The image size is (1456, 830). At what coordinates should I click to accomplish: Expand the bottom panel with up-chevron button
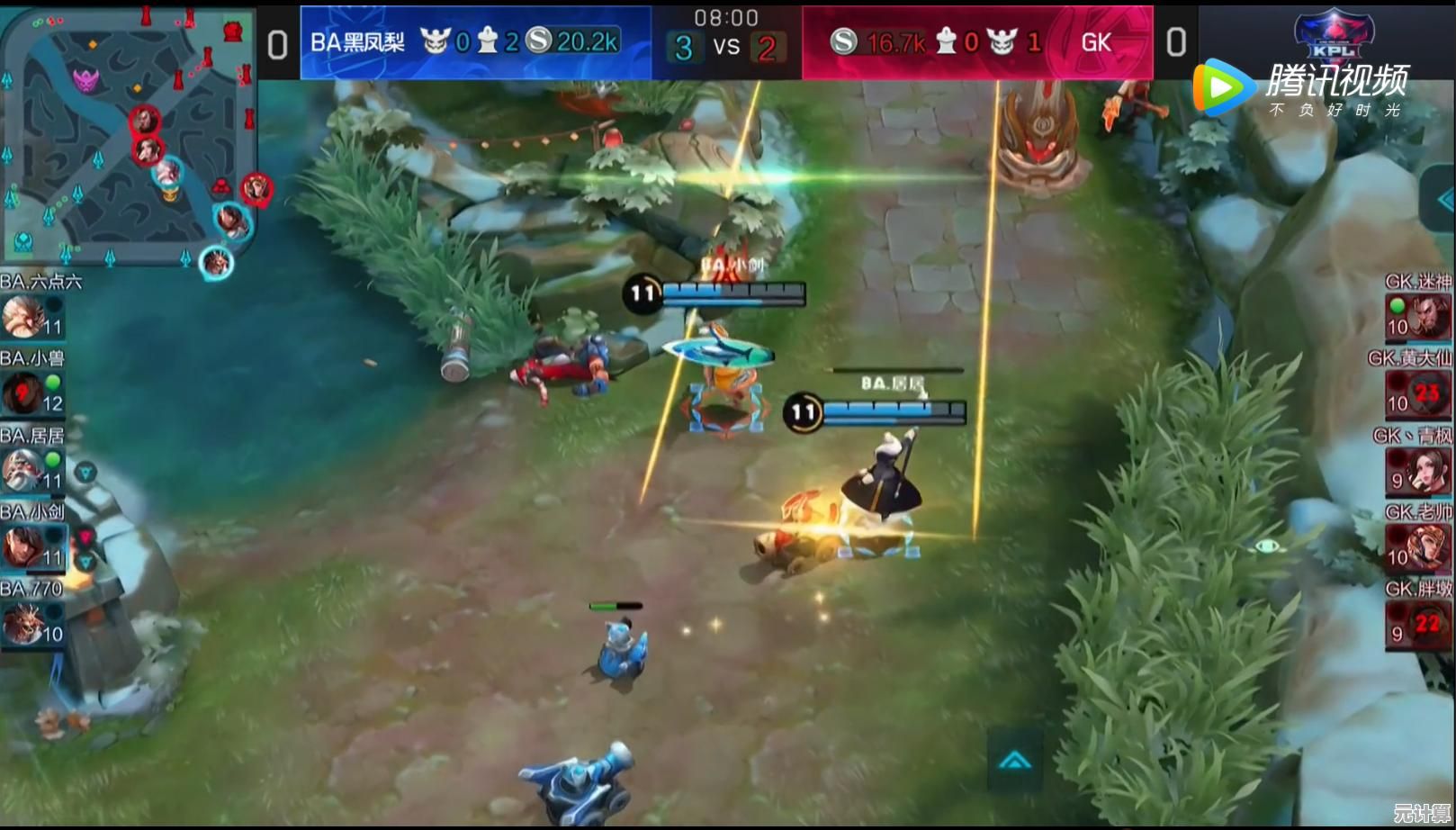1015,762
